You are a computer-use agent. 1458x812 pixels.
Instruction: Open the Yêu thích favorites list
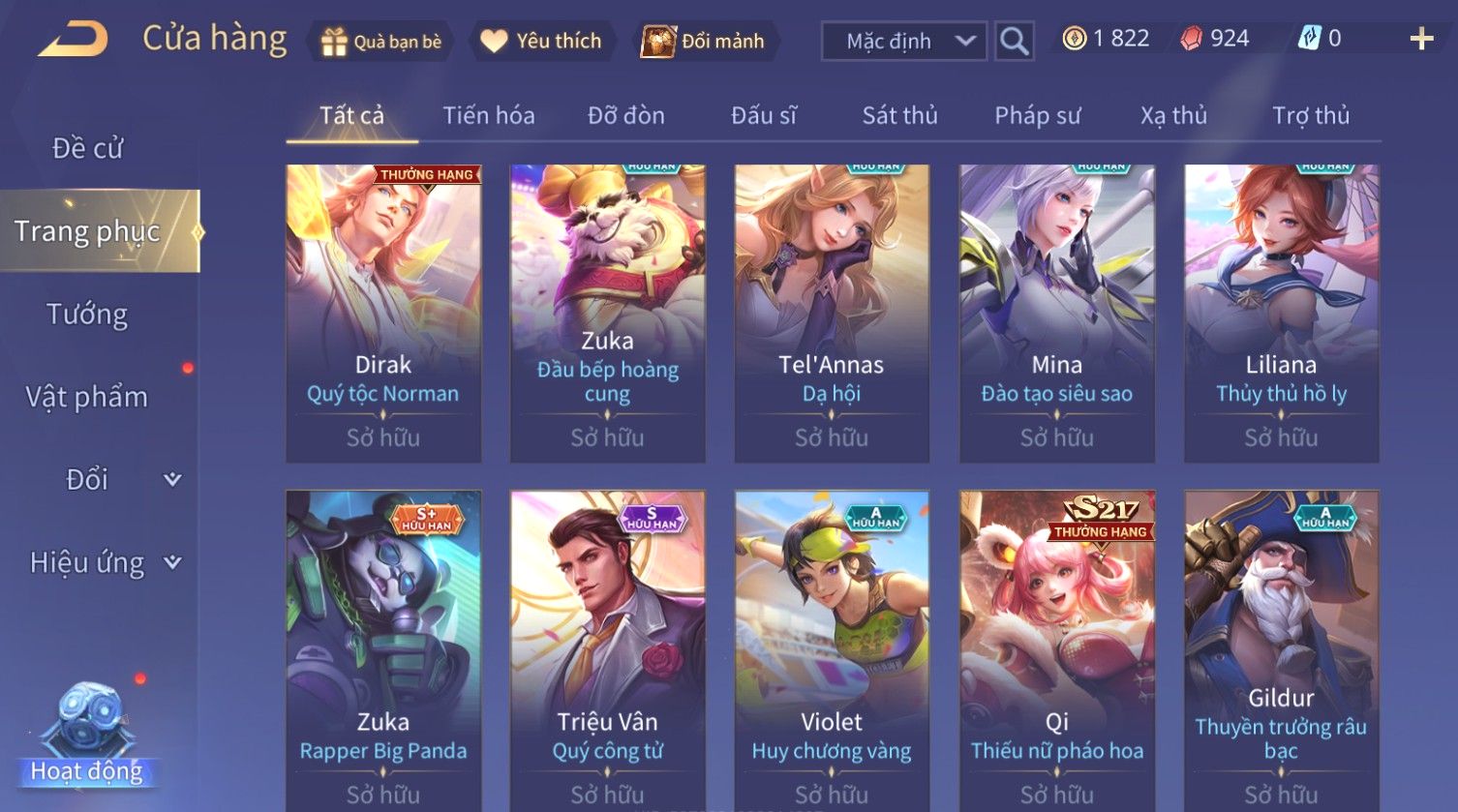pyautogui.click(x=541, y=42)
